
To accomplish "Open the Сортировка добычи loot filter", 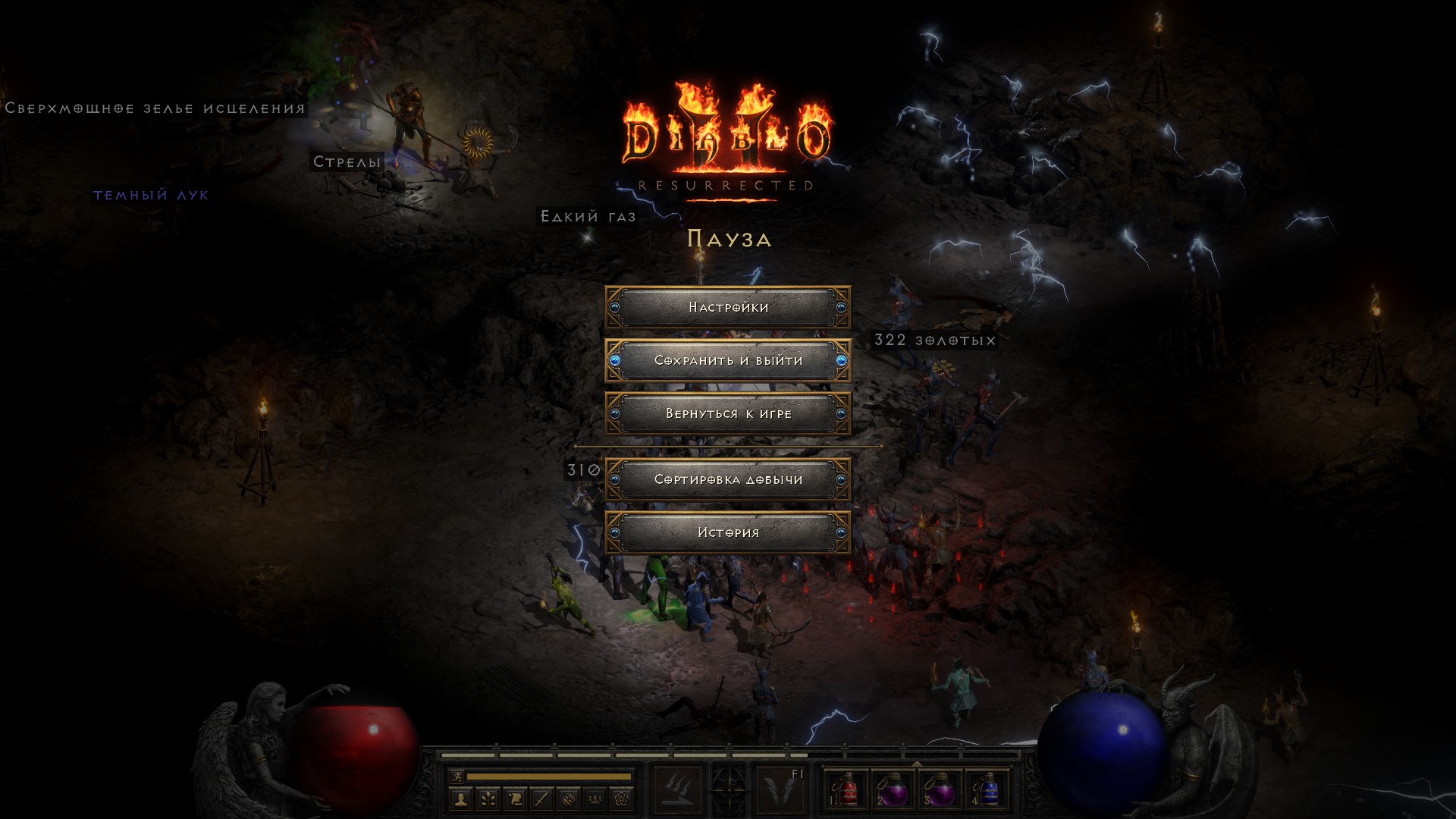I will 728,479.
